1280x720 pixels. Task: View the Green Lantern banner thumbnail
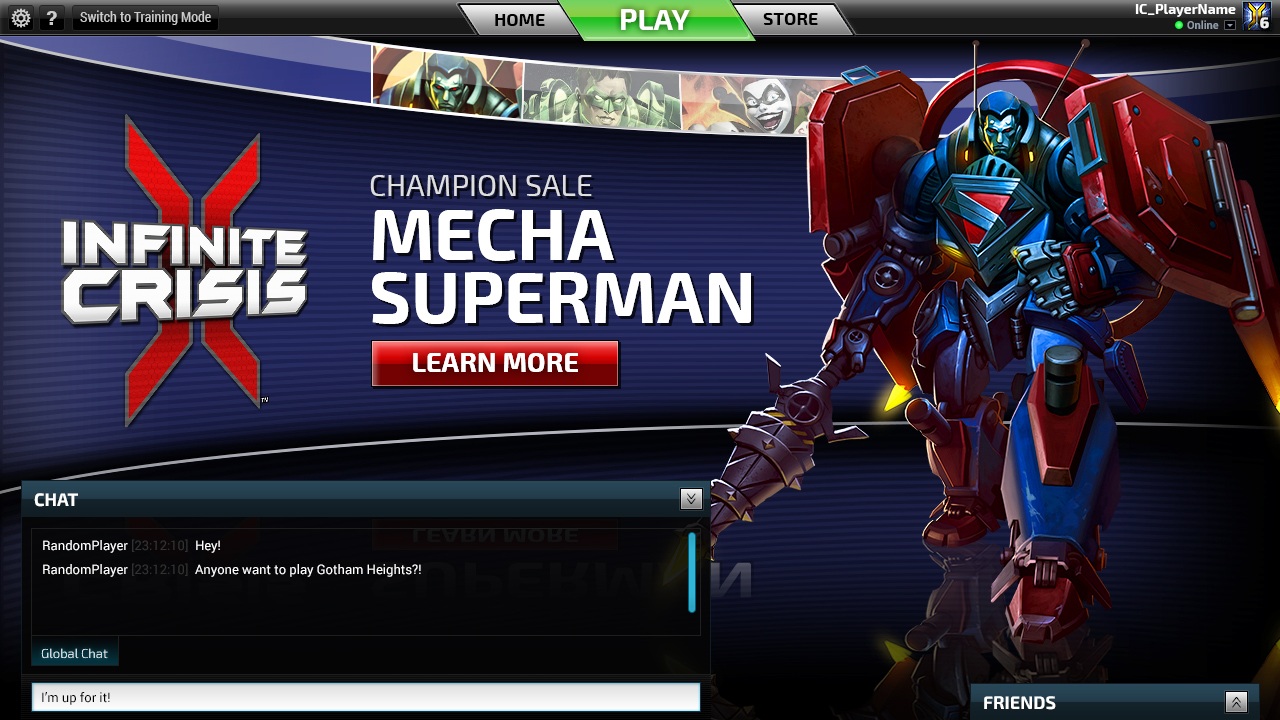tap(600, 94)
